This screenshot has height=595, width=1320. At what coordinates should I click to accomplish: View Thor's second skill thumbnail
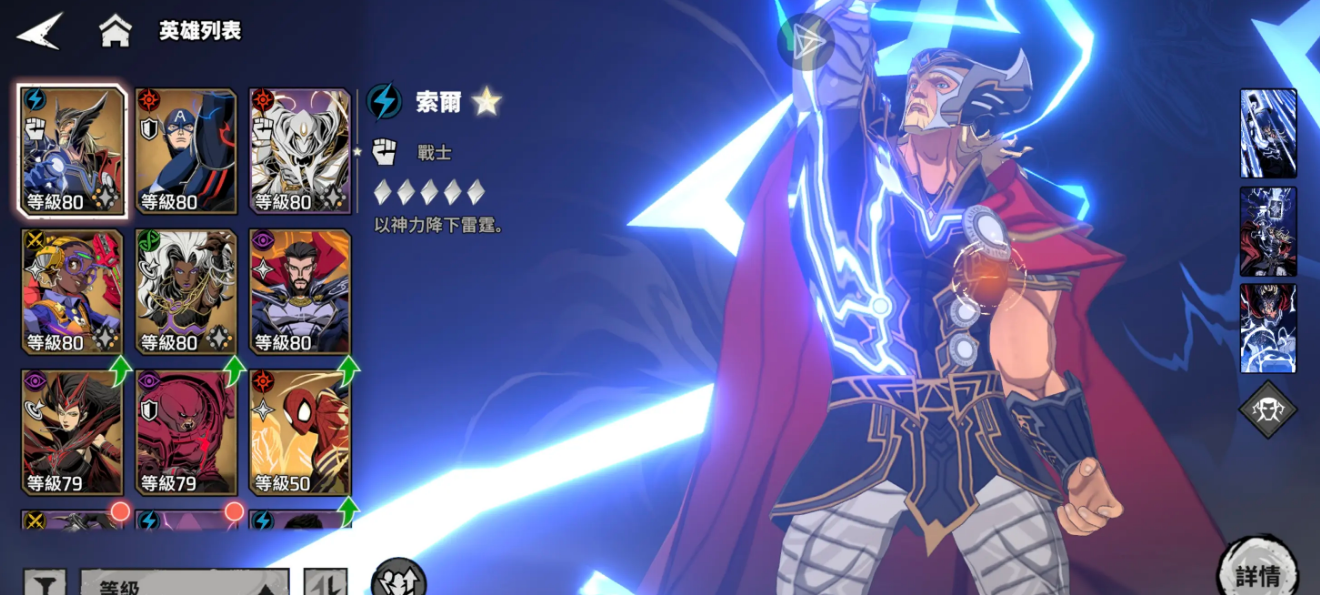click(x=1268, y=231)
